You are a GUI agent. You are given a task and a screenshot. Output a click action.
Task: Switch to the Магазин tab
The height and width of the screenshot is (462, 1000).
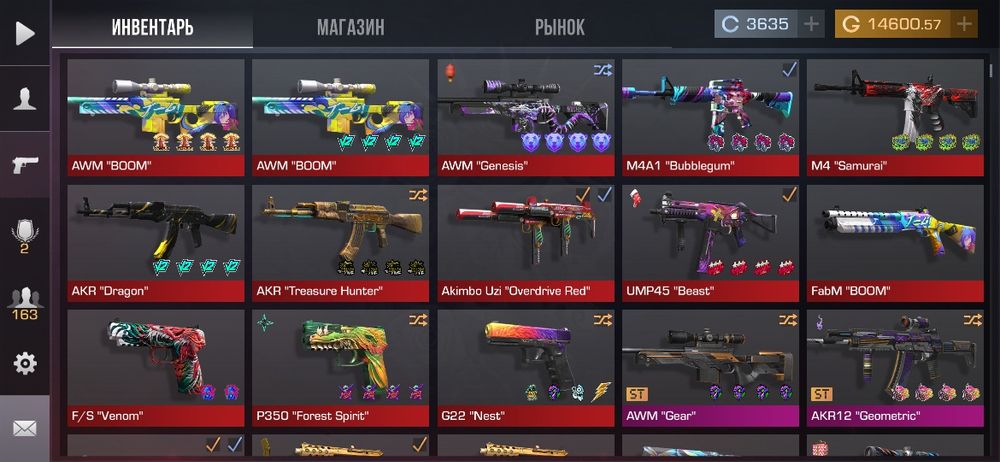350,26
